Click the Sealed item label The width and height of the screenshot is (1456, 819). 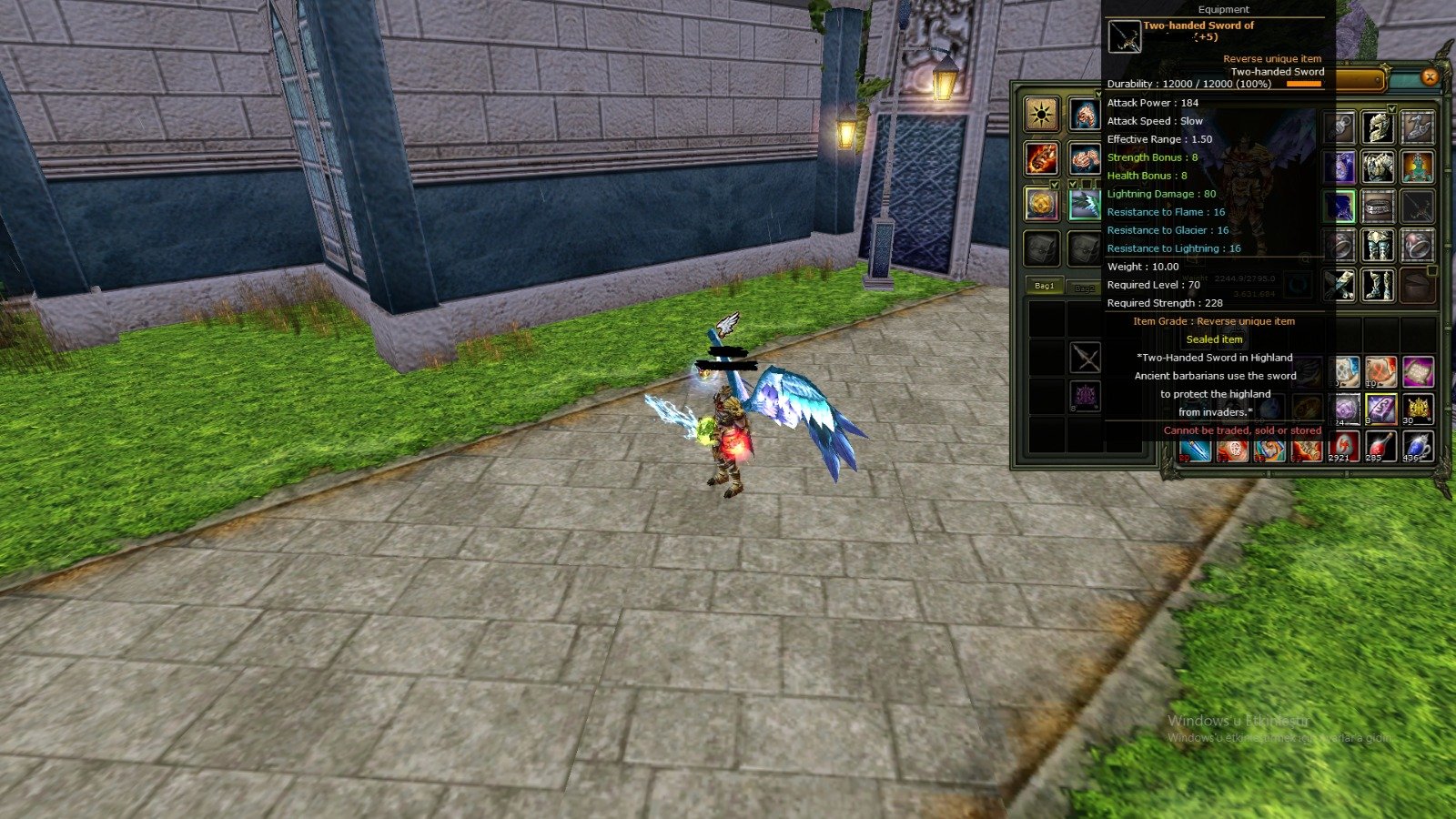click(x=1215, y=339)
